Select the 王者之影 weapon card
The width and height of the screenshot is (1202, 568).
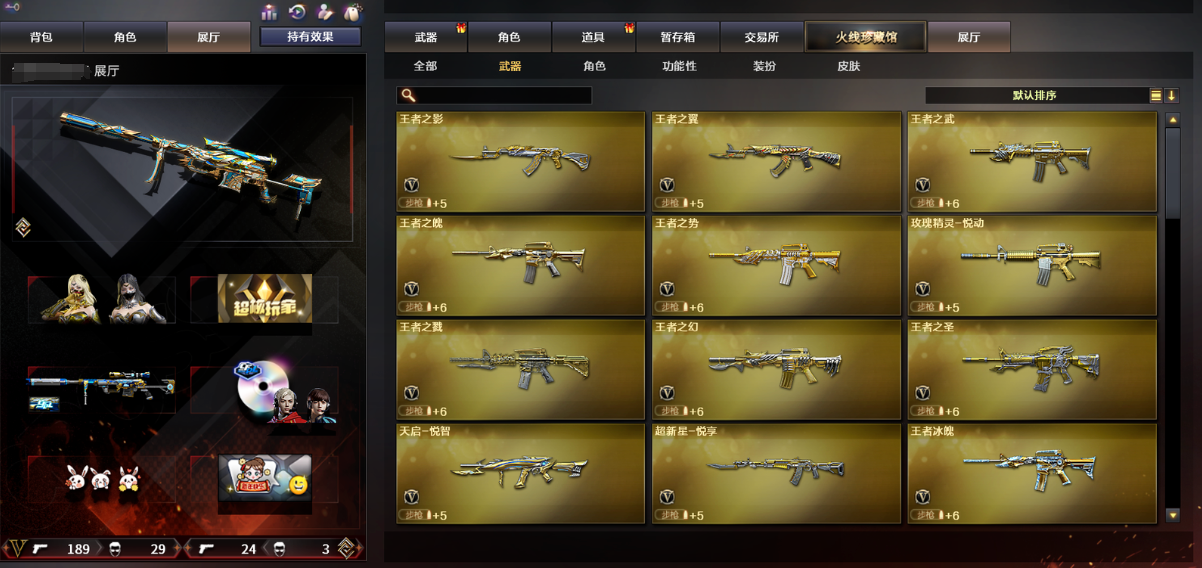pyautogui.click(x=521, y=161)
